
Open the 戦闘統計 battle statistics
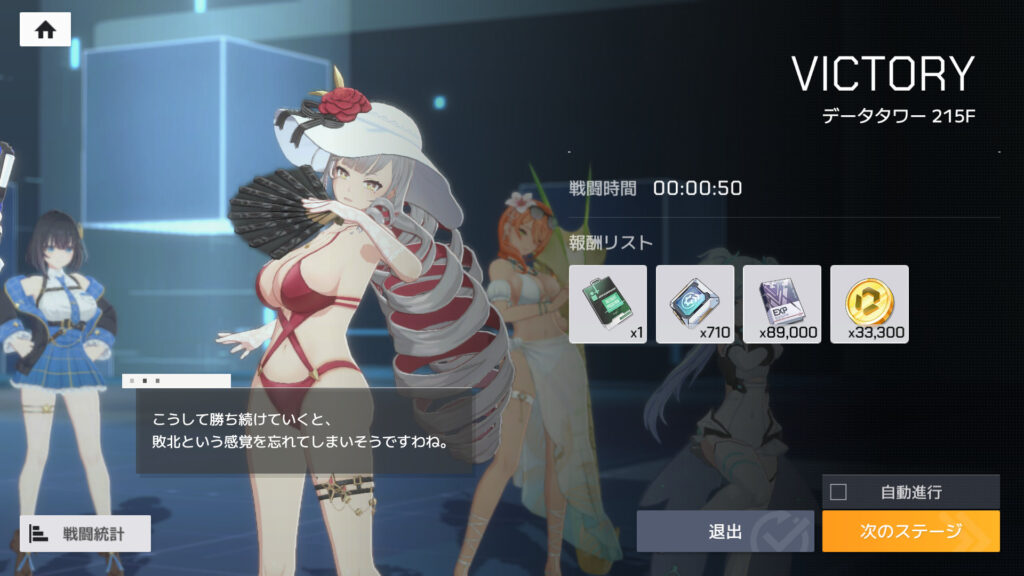(85, 533)
